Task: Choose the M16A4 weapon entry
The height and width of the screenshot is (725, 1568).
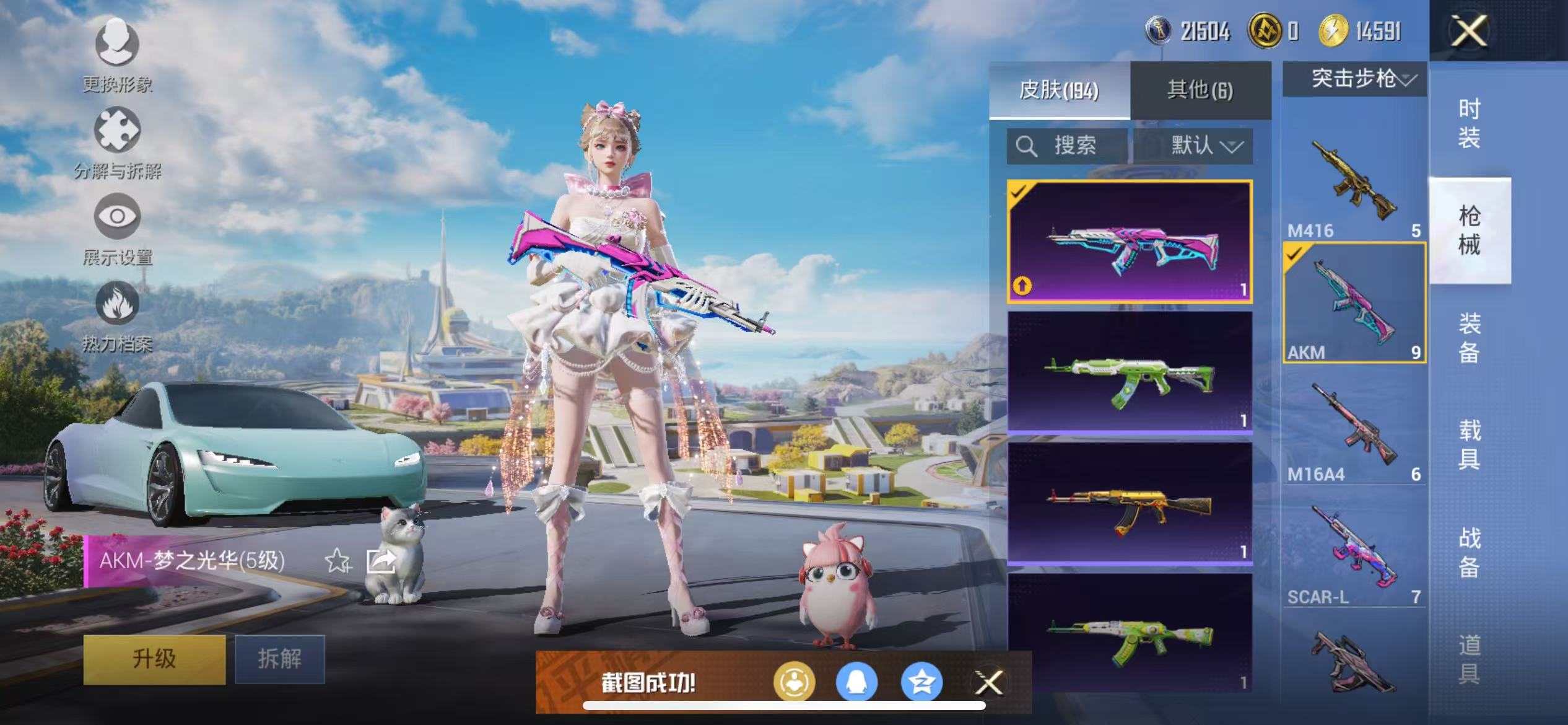Action: (1354, 428)
